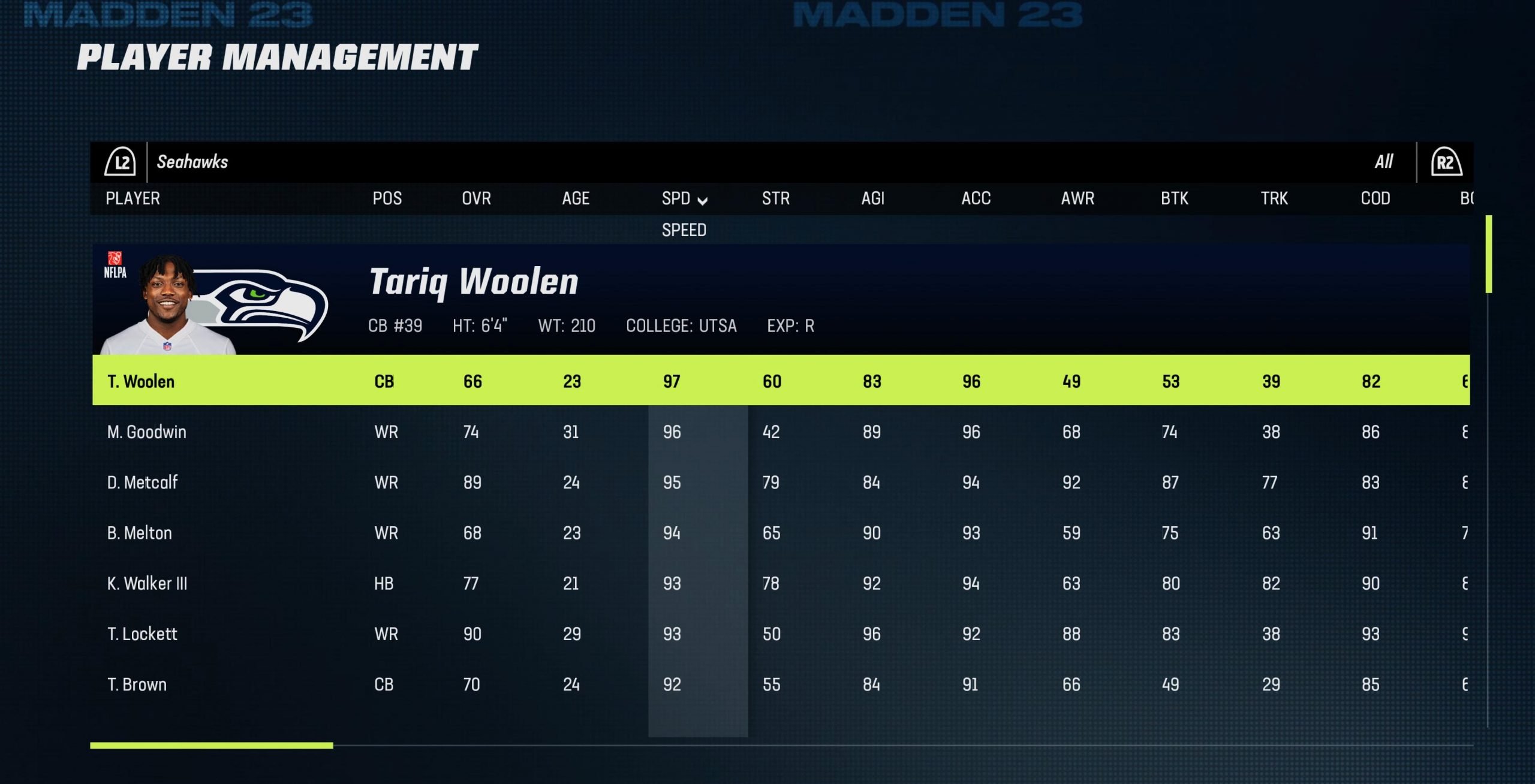Select T. Brown's player row
Screen dimensions: 1535x784
(x=137, y=685)
